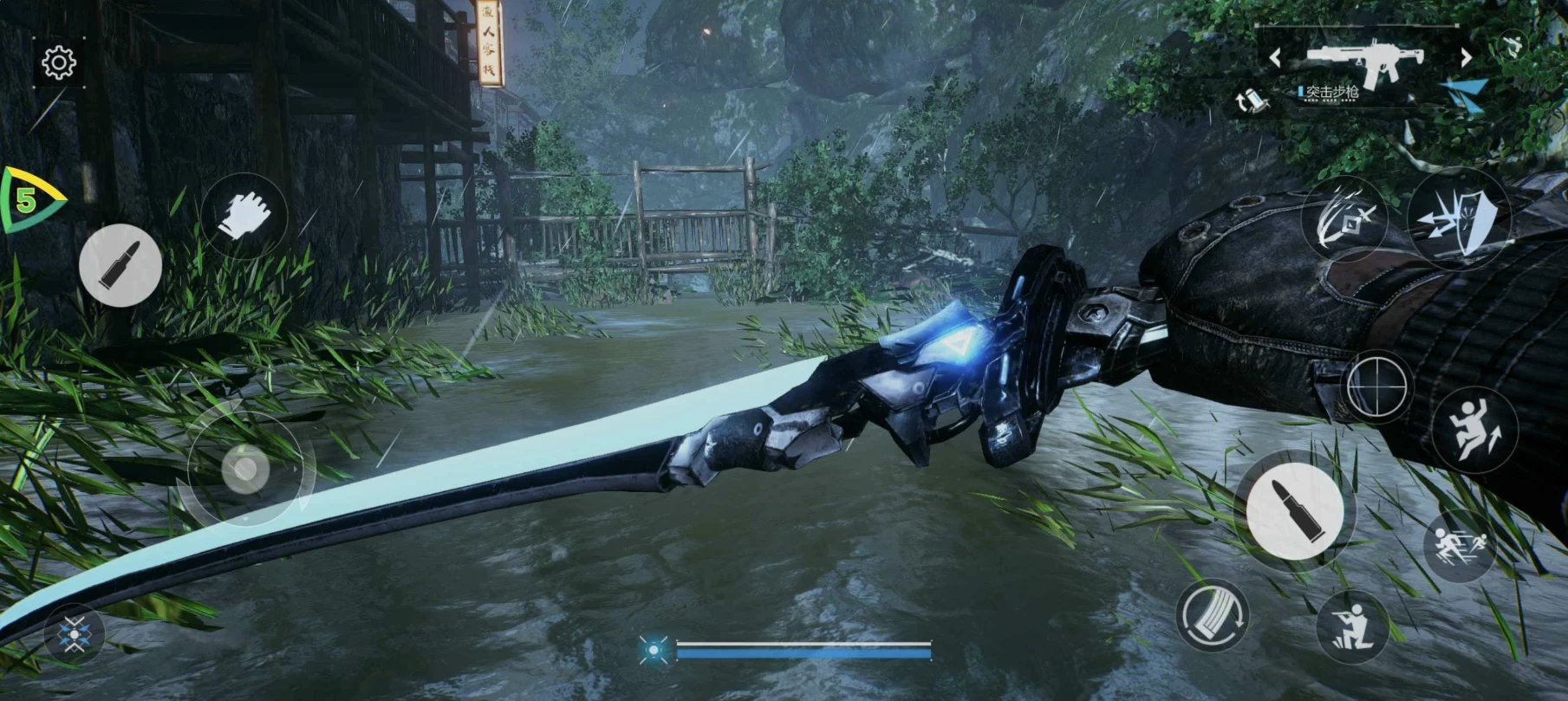The width and height of the screenshot is (1568, 701).
Task: Fire using the large bullet button by the action icons
Action: (x=1294, y=510)
